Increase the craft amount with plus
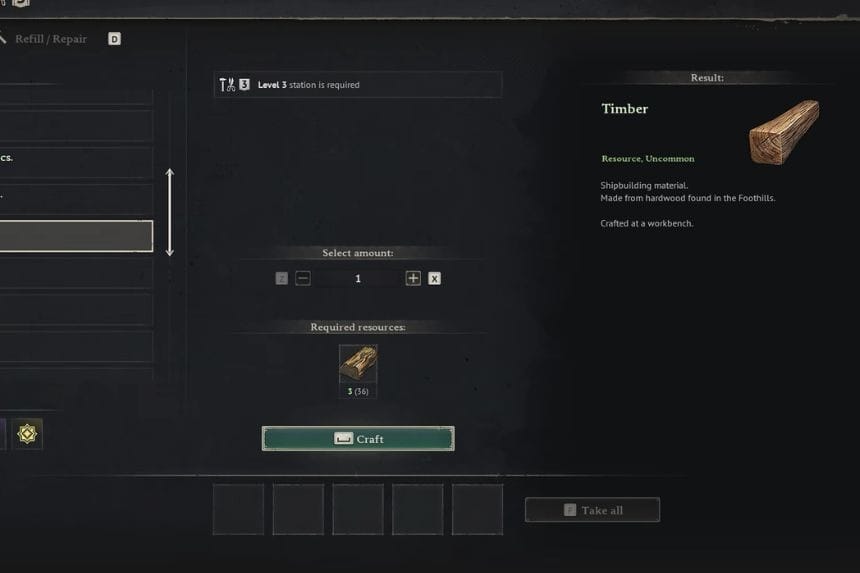The height and width of the screenshot is (573, 860). (413, 279)
